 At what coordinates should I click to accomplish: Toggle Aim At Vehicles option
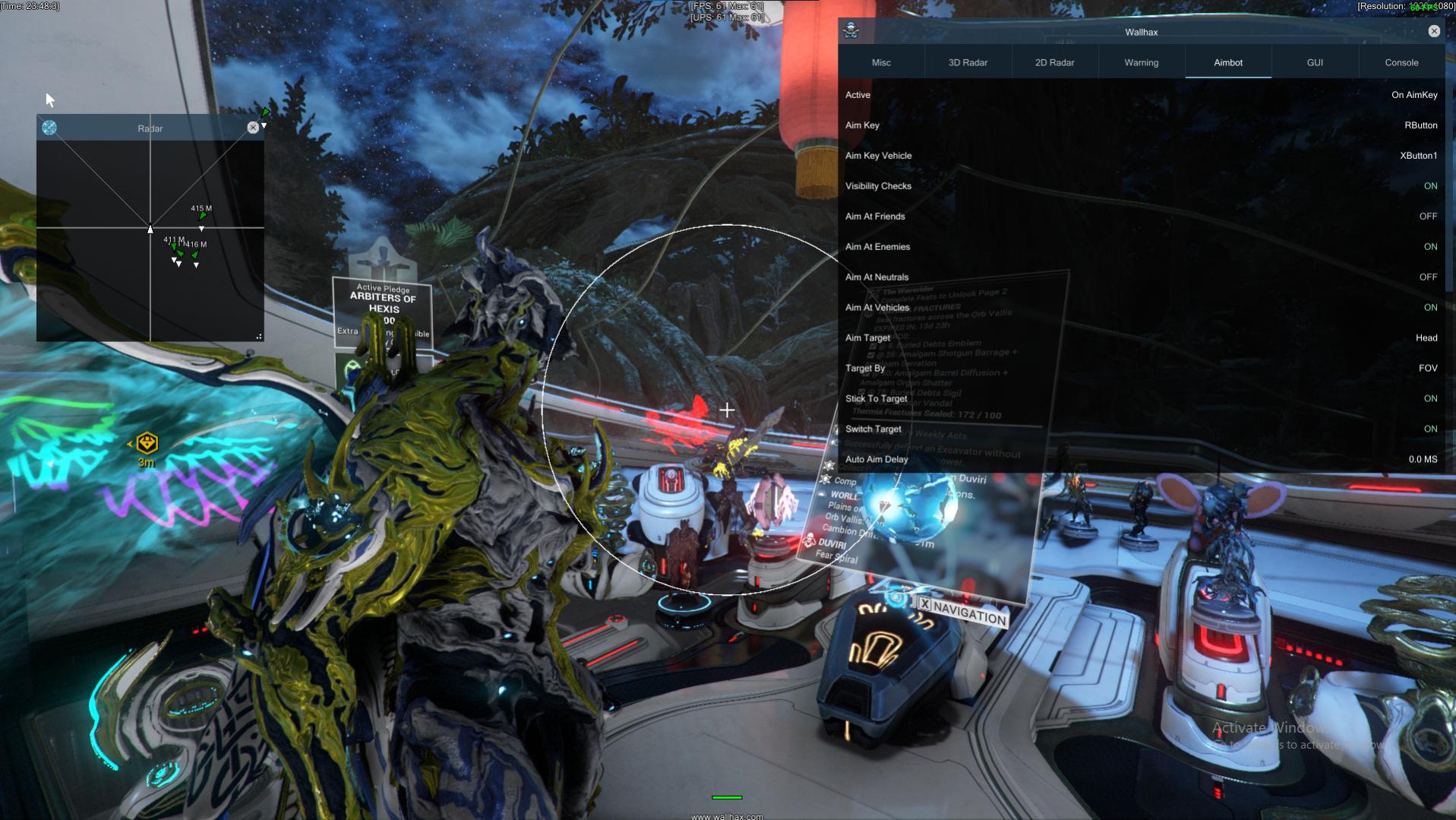point(1430,308)
